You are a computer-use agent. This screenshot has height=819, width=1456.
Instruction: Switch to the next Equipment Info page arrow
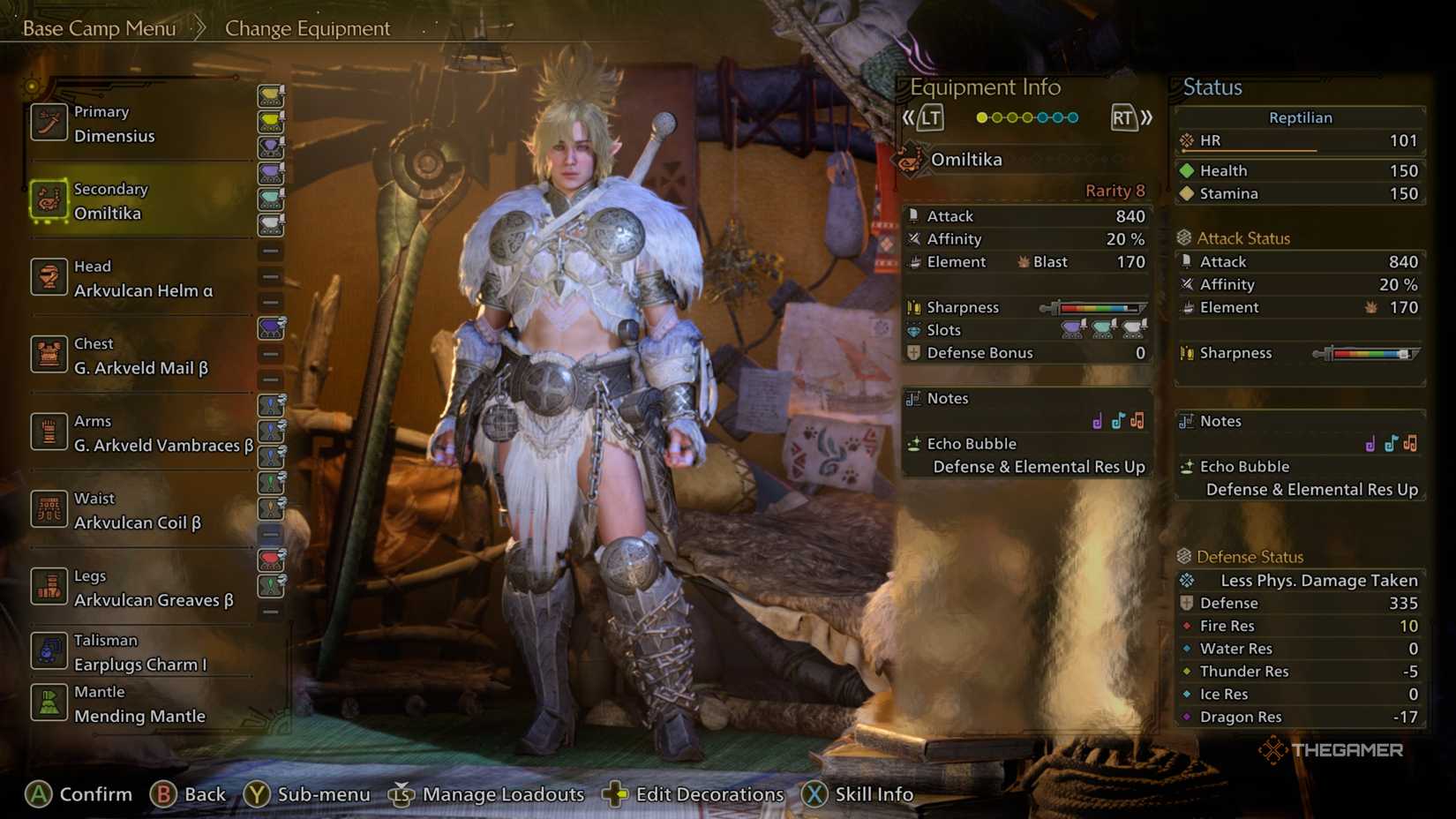point(1131,117)
